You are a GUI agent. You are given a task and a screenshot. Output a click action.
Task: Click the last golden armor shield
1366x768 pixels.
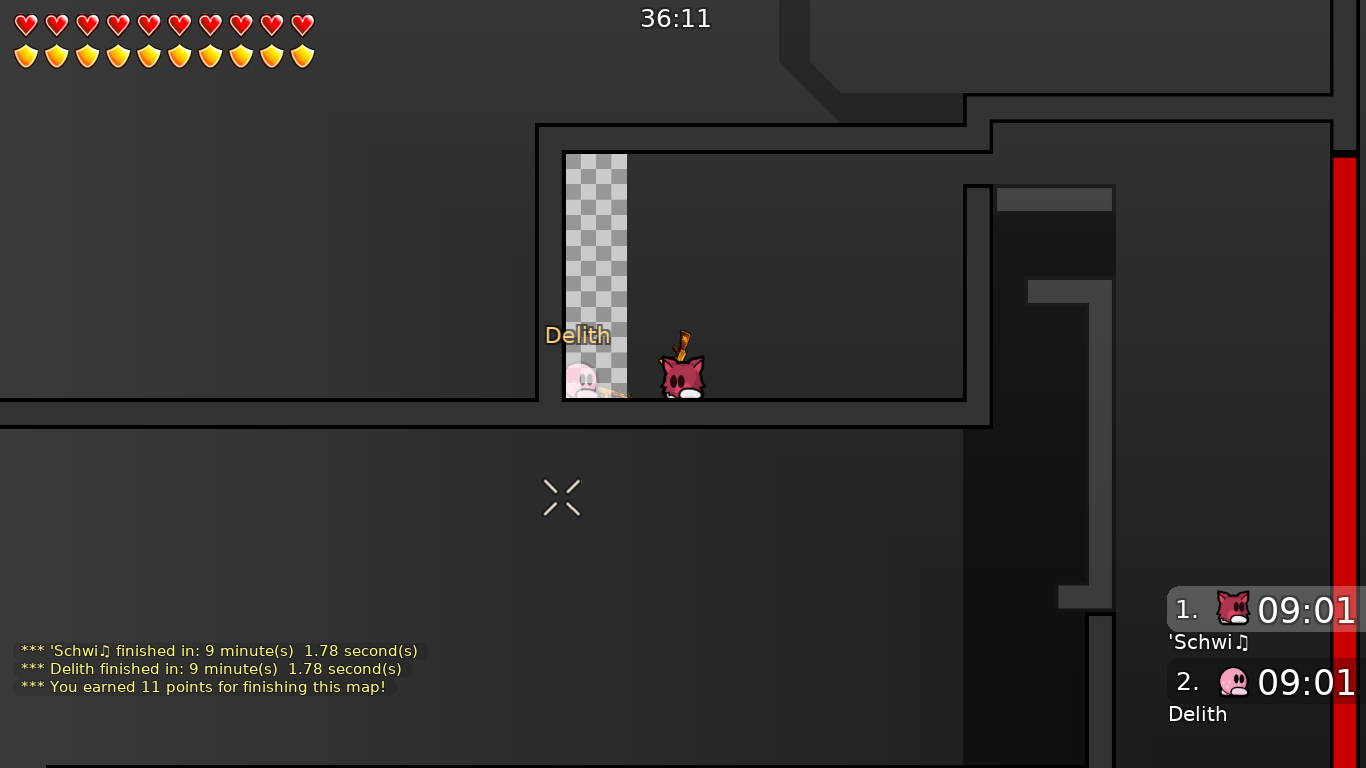click(302, 54)
